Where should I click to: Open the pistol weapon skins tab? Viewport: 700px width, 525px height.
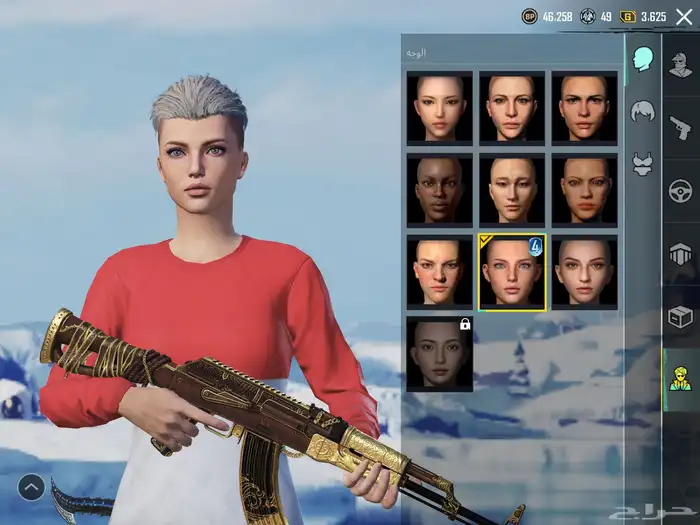(x=681, y=128)
